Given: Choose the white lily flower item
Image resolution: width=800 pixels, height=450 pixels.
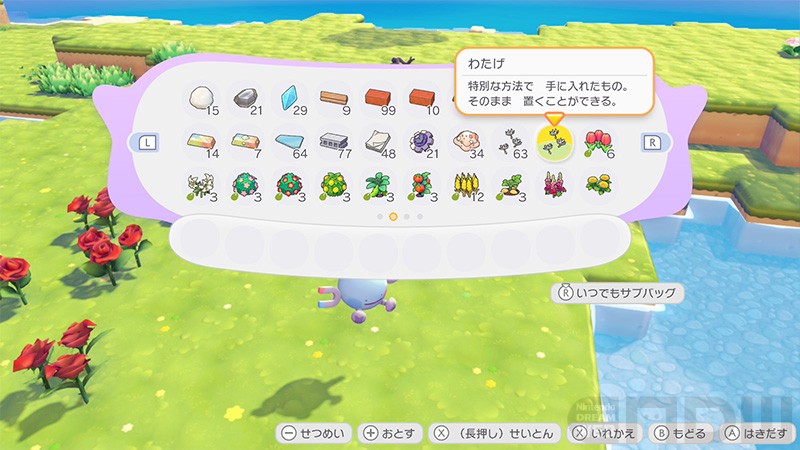Looking at the screenshot, I should [203, 186].
